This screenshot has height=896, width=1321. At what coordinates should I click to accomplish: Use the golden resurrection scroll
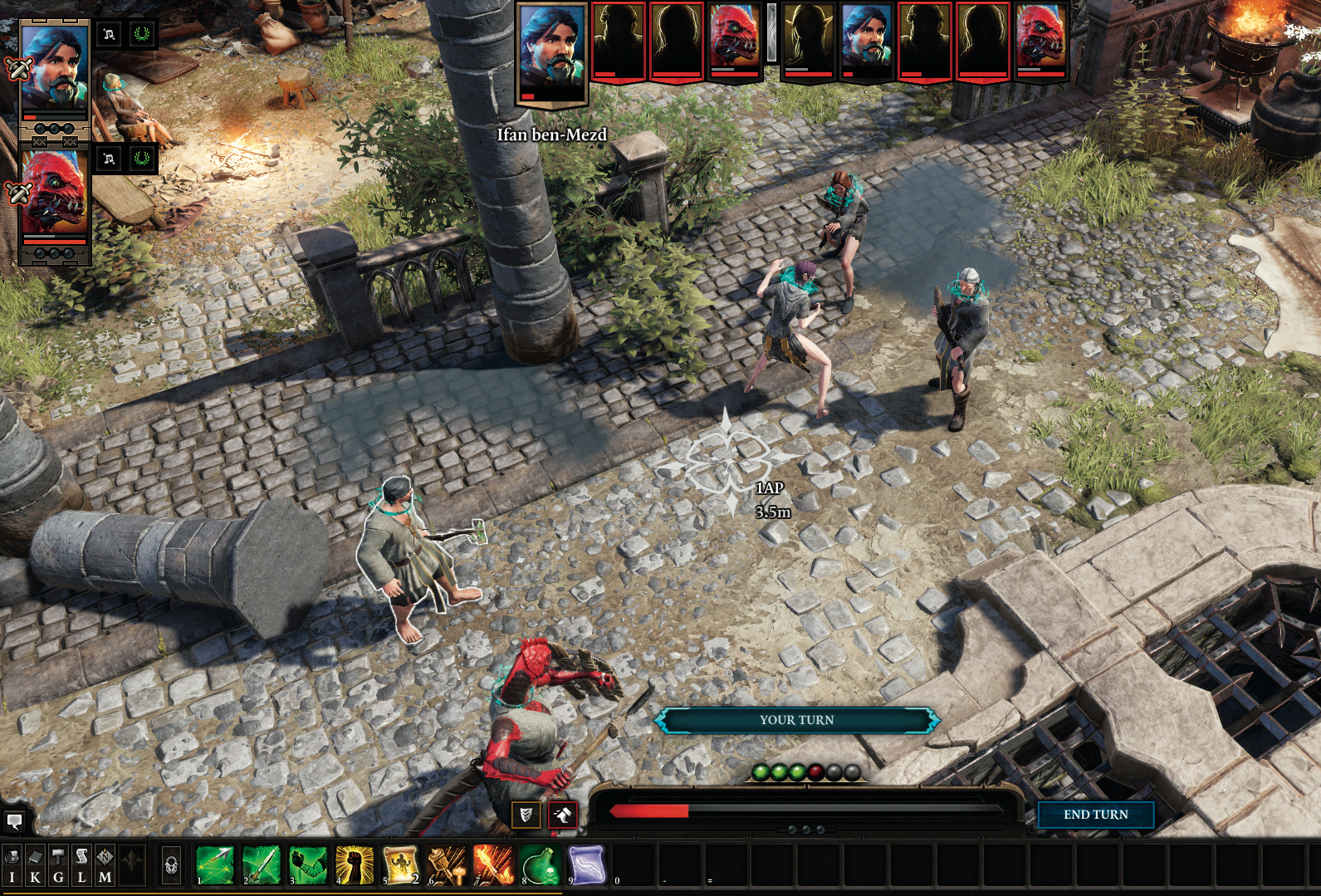[401, 864]
